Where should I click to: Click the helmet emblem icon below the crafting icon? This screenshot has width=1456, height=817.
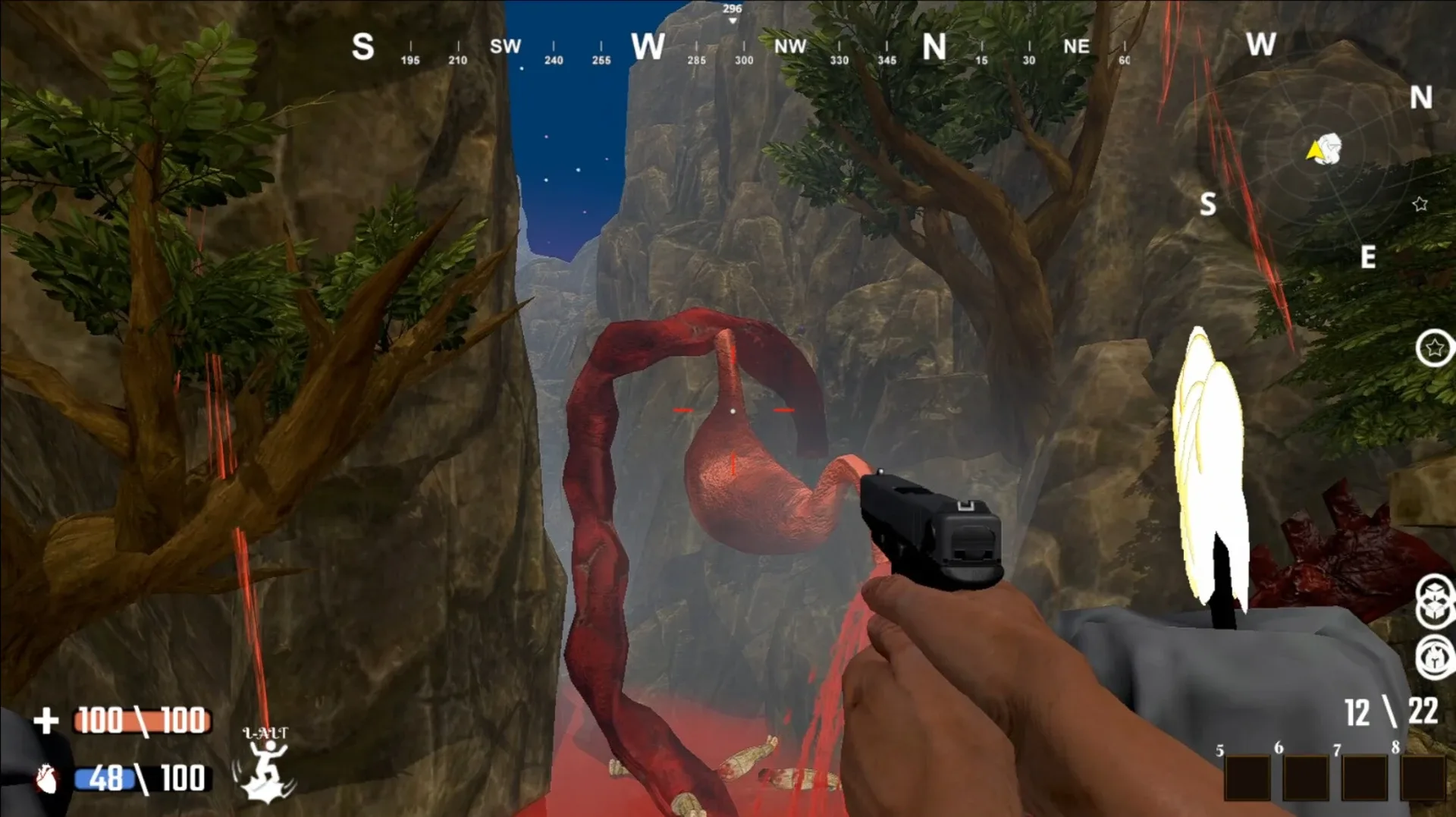1433,657
